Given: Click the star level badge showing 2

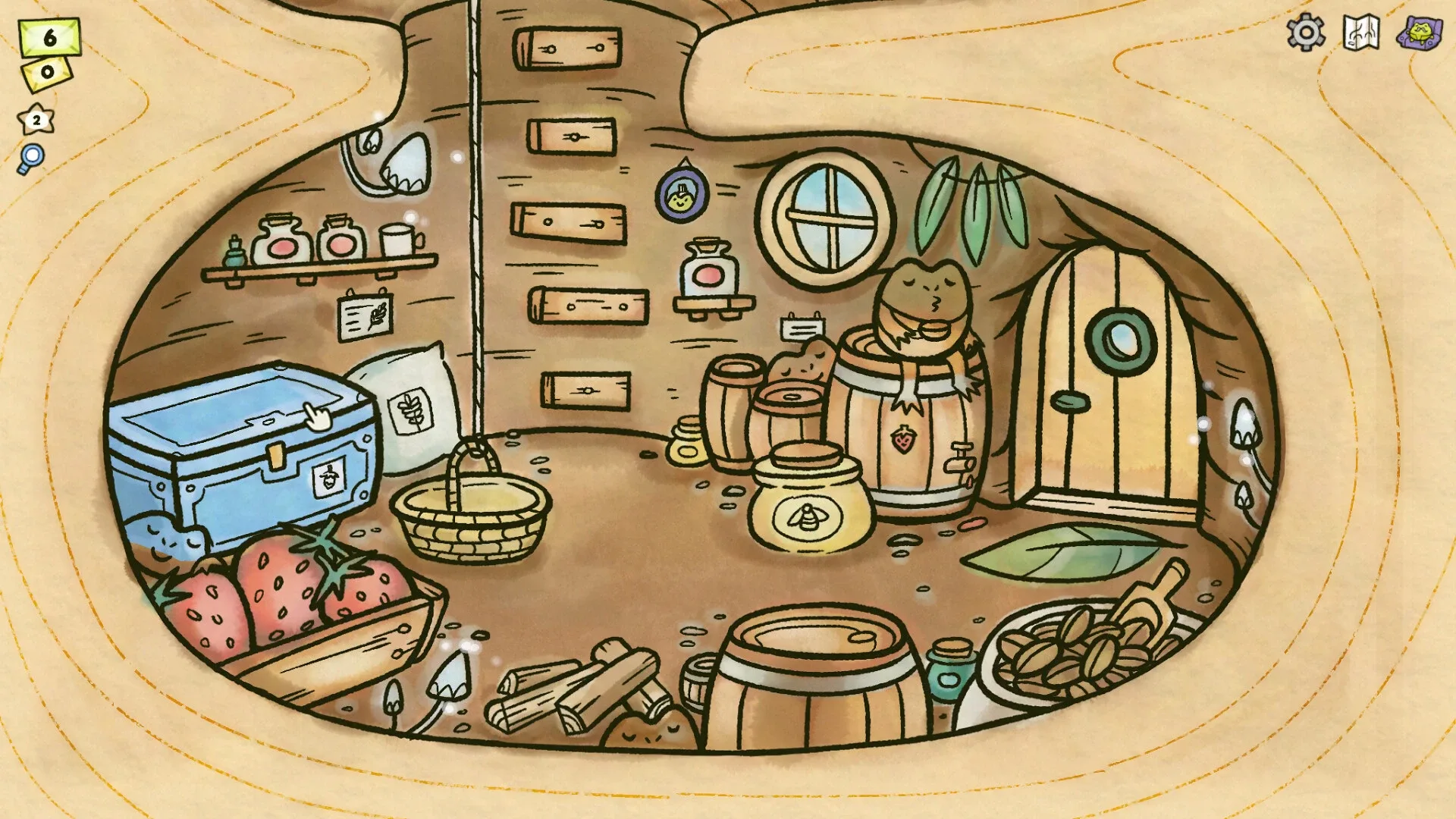Looking at the screenshot, I should point(35,118).
